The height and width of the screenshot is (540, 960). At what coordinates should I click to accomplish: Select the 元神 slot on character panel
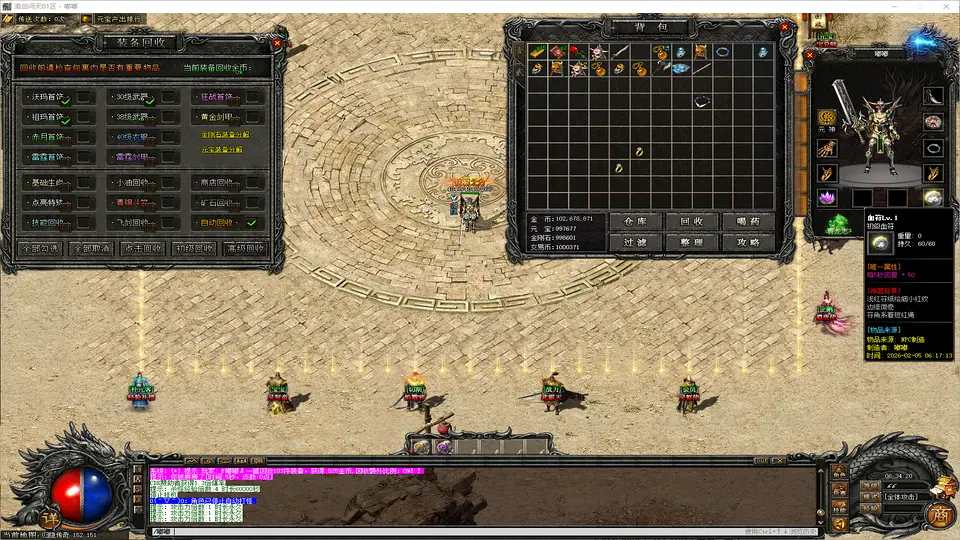click(827, 118)
